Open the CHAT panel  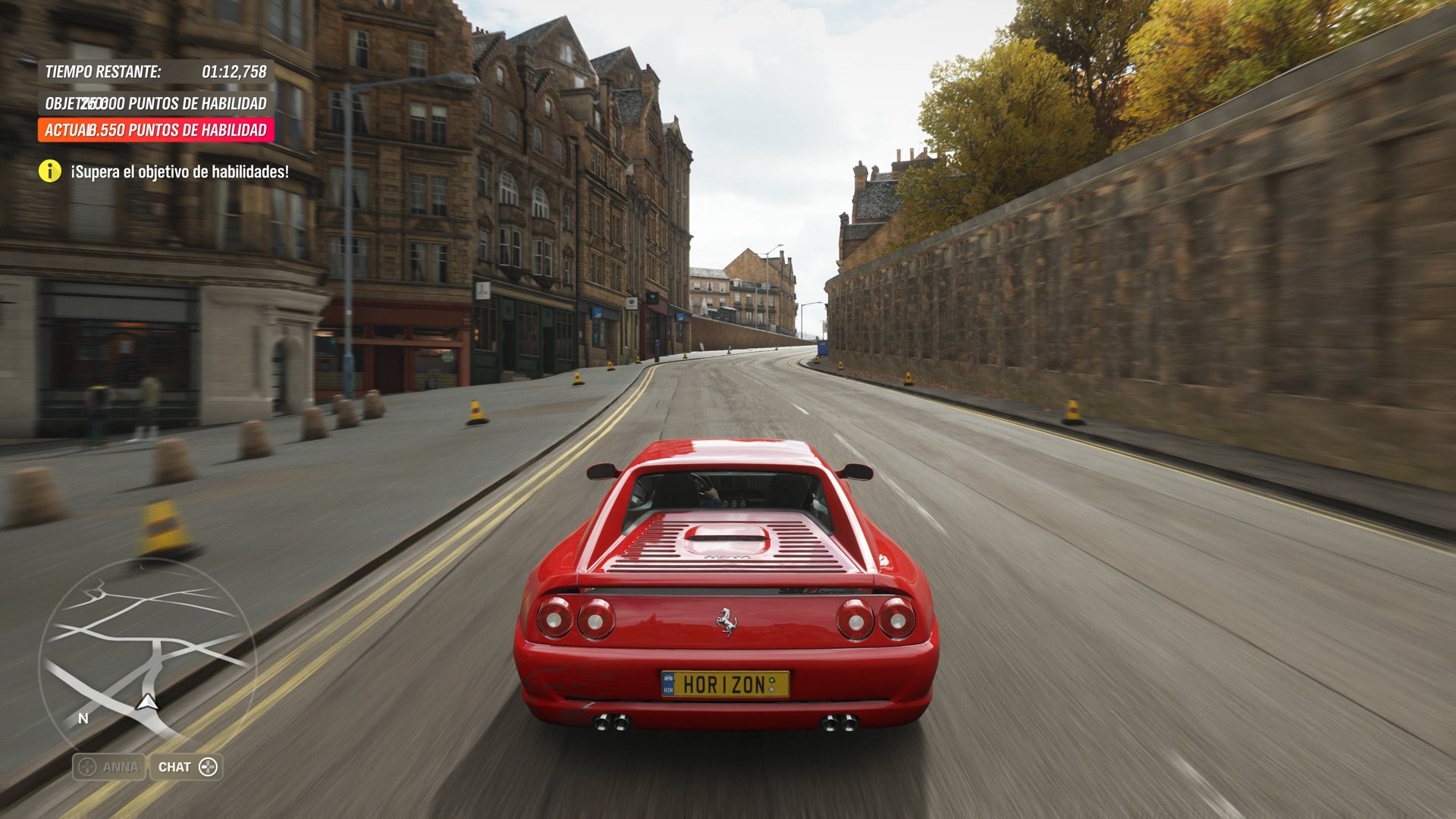pyautogui.click(x=185, y=767)
